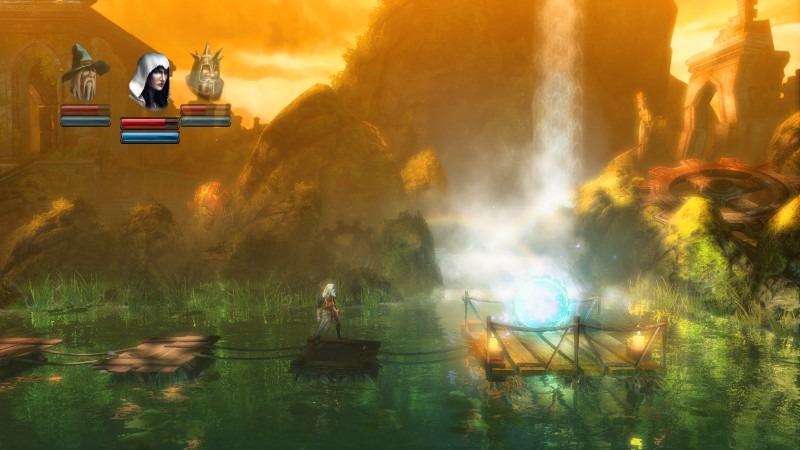This screenshot has height=450, width=800.
Task: Select the wizard character portrait
Action: pos(85,73)
